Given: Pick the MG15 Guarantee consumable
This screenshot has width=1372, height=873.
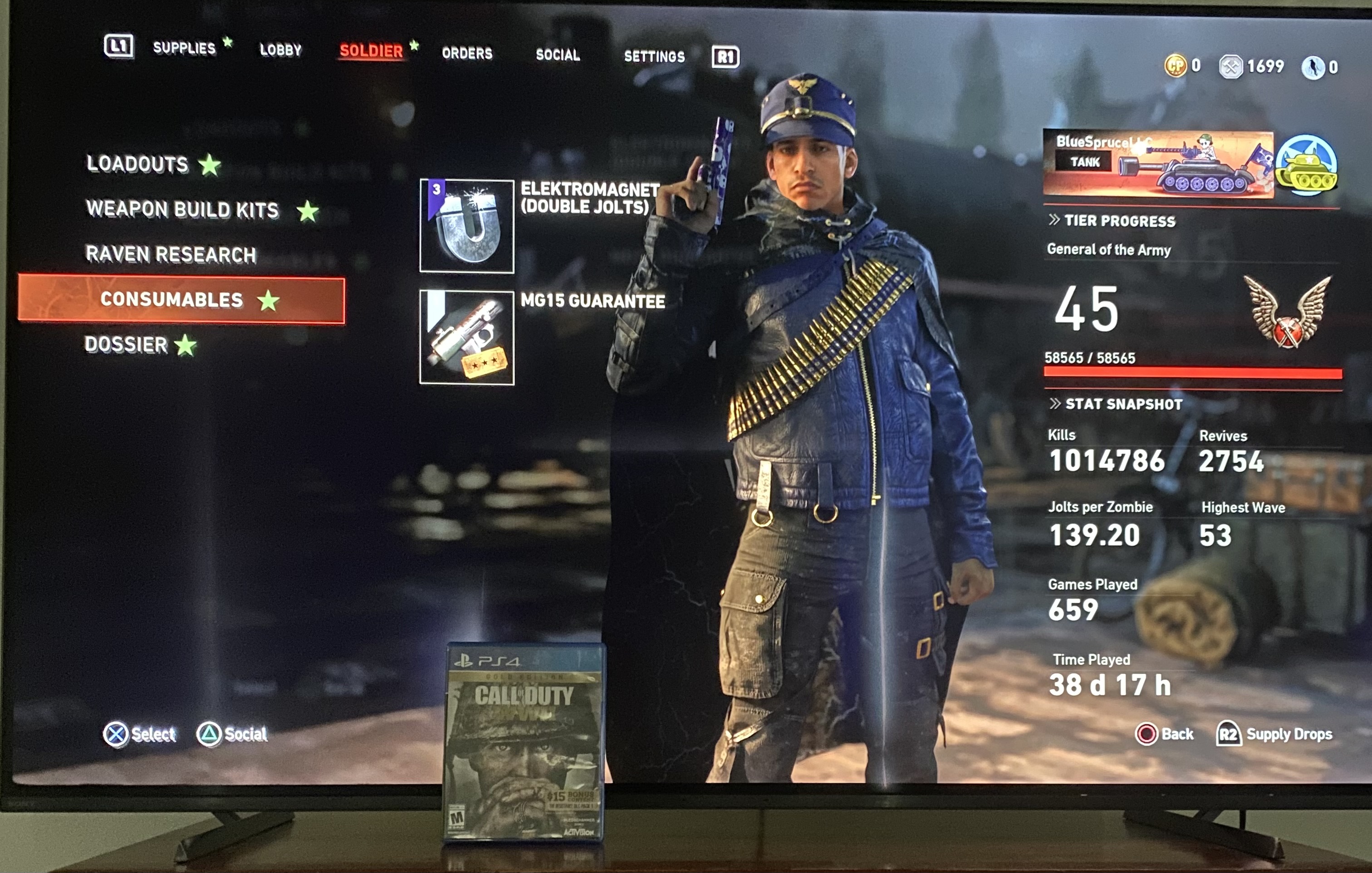Looking at the screenshot, I should tap(467, 338).
